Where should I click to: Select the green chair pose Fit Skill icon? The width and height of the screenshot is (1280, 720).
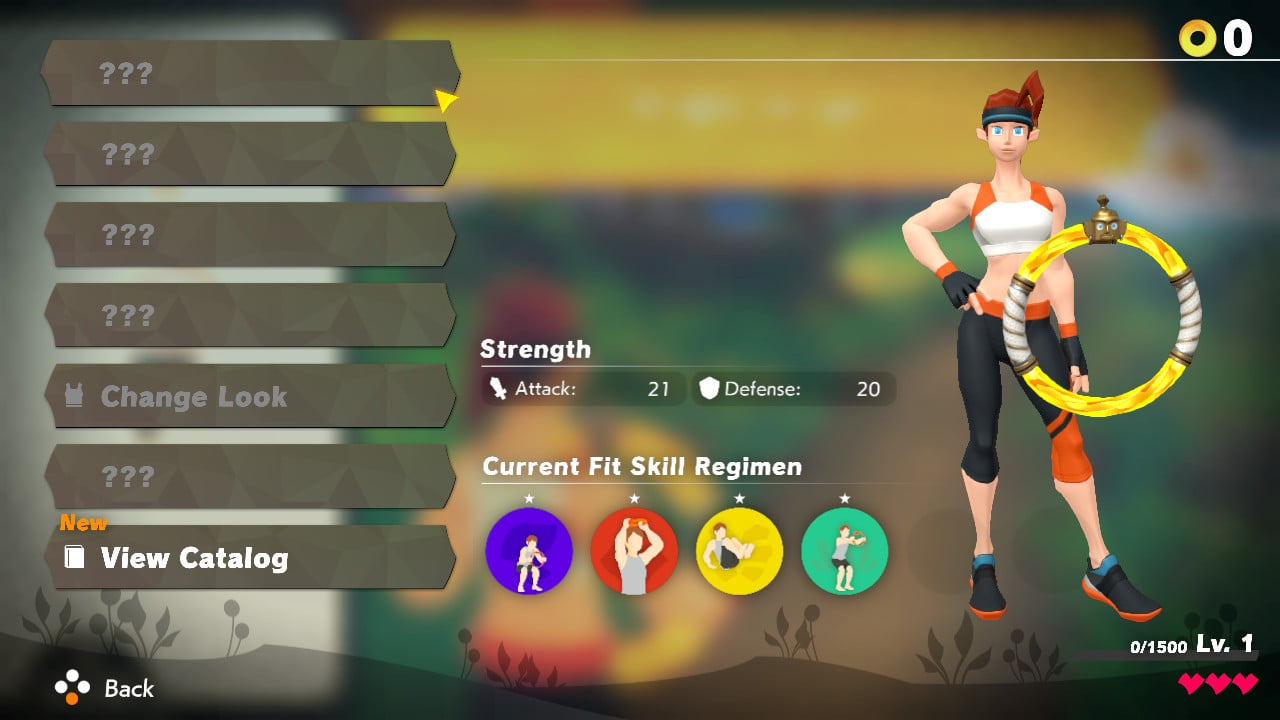point(845,551)
